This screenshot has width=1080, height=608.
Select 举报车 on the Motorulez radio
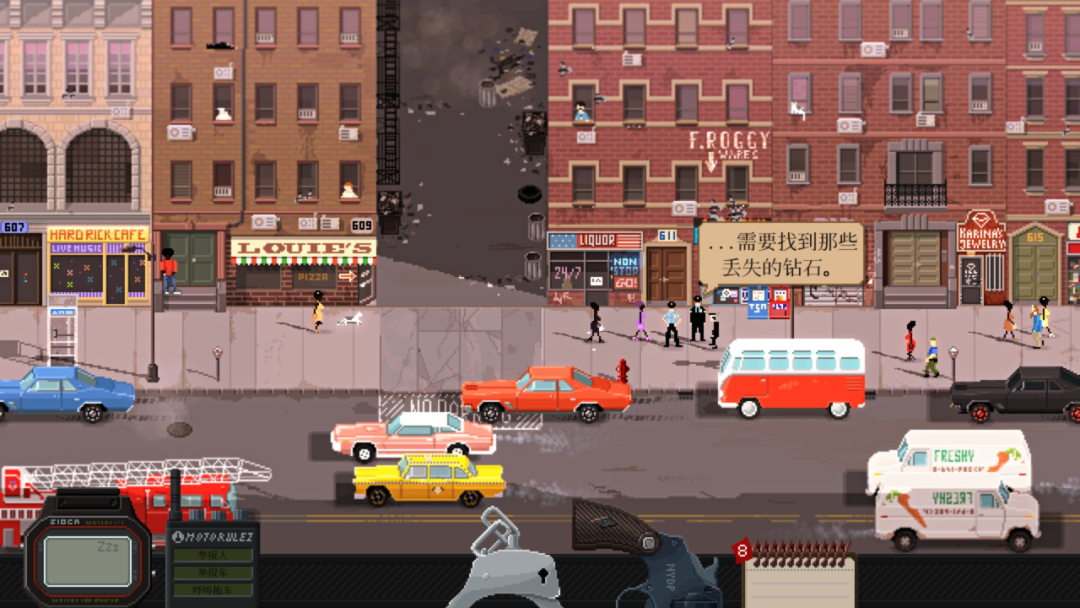point(212,573)
